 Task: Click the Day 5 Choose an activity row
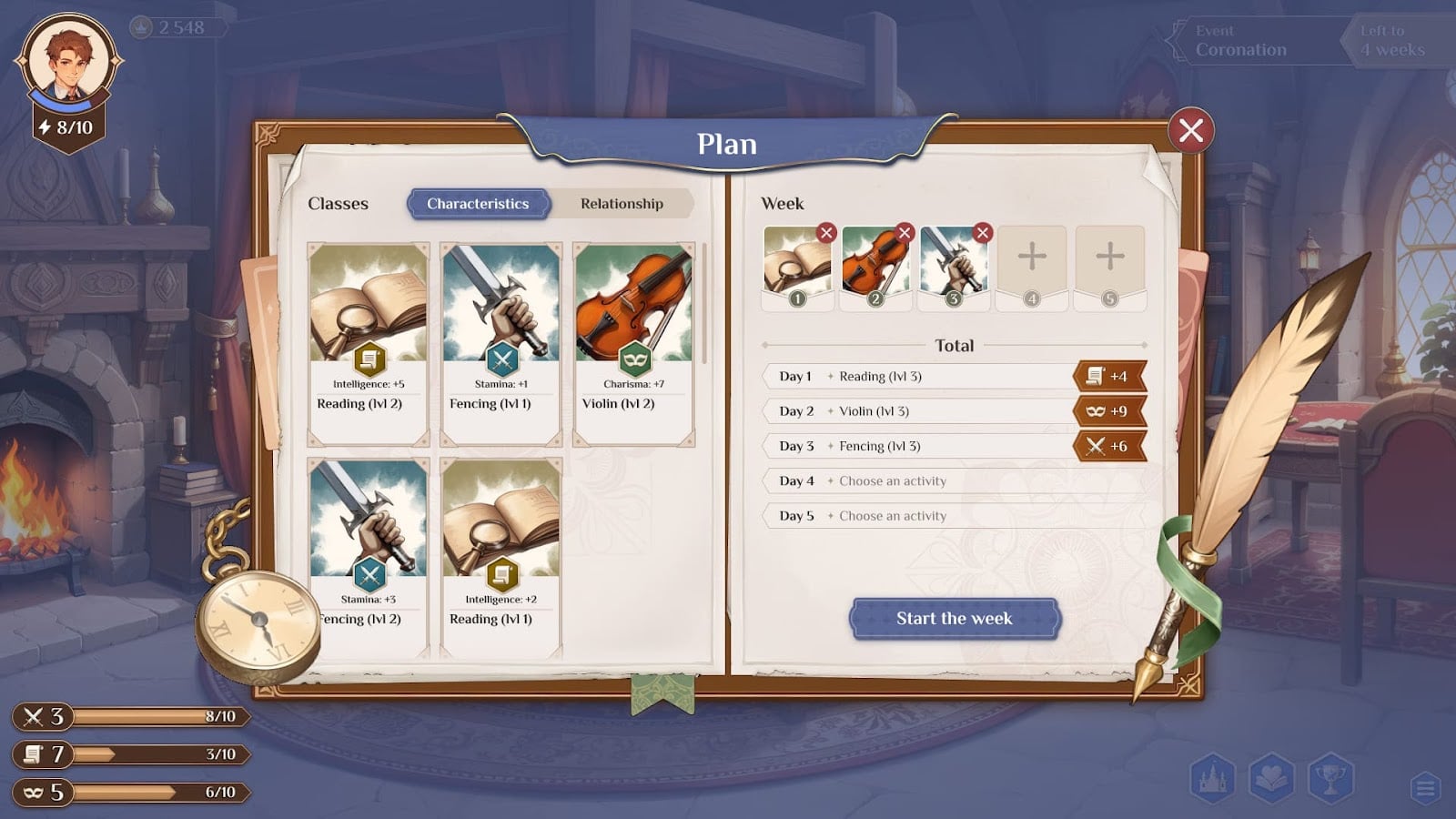pyautogui.click(x=953, y=516)
